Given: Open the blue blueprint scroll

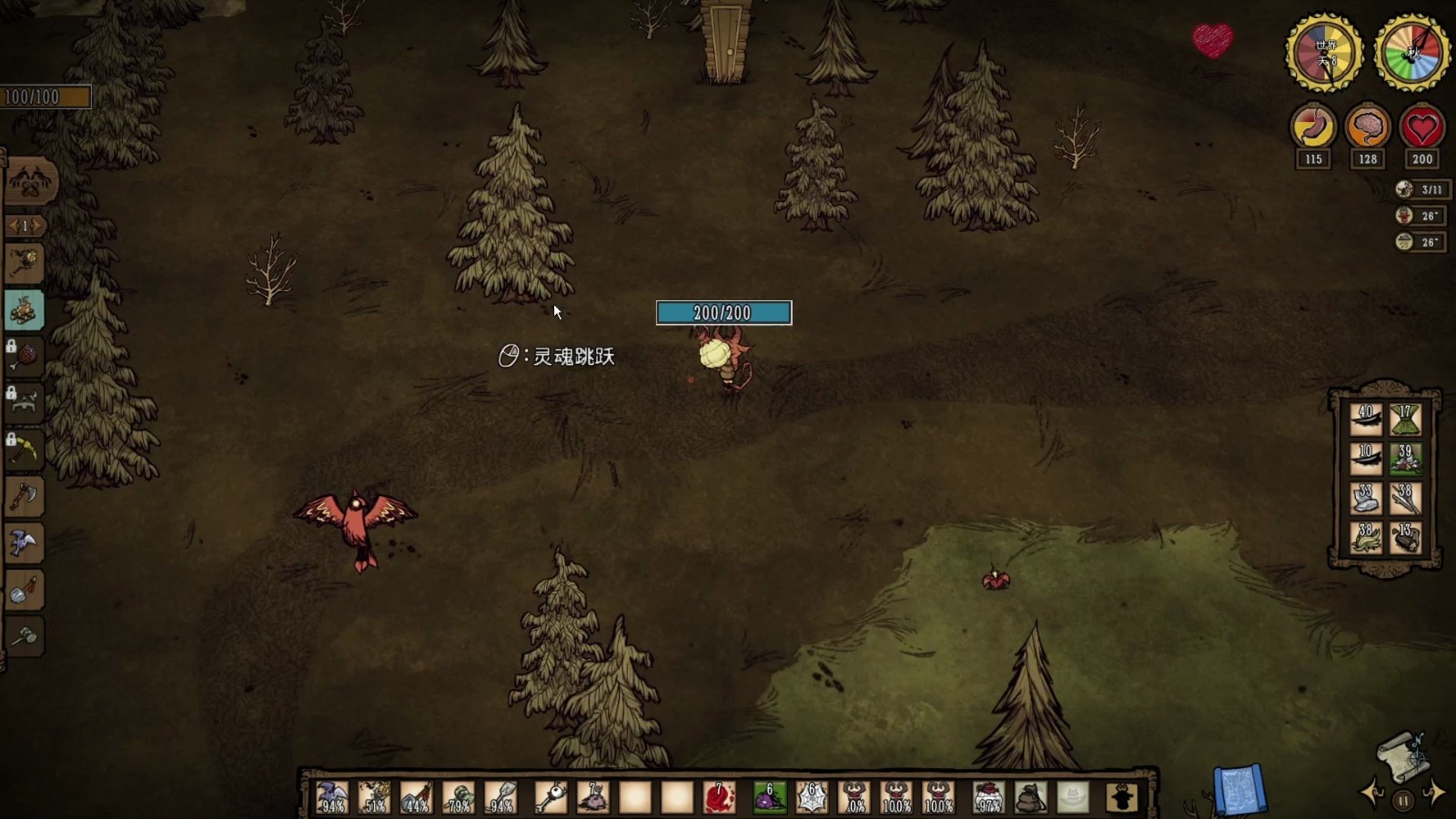Looking at the screenshot, I should [x=1239, y=788].
